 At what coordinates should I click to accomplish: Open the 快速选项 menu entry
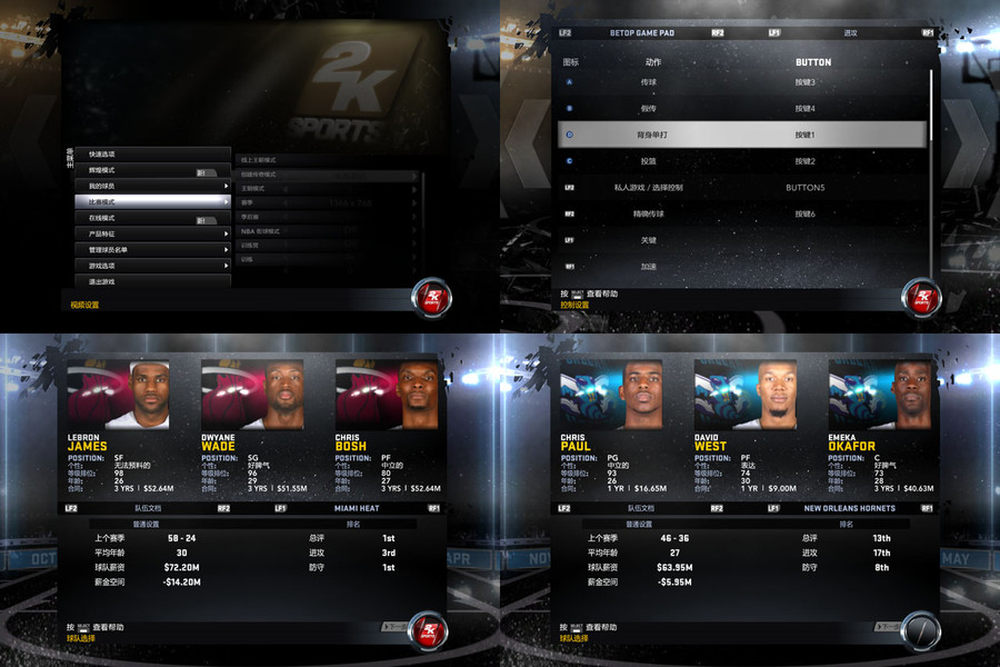[152, 154]
